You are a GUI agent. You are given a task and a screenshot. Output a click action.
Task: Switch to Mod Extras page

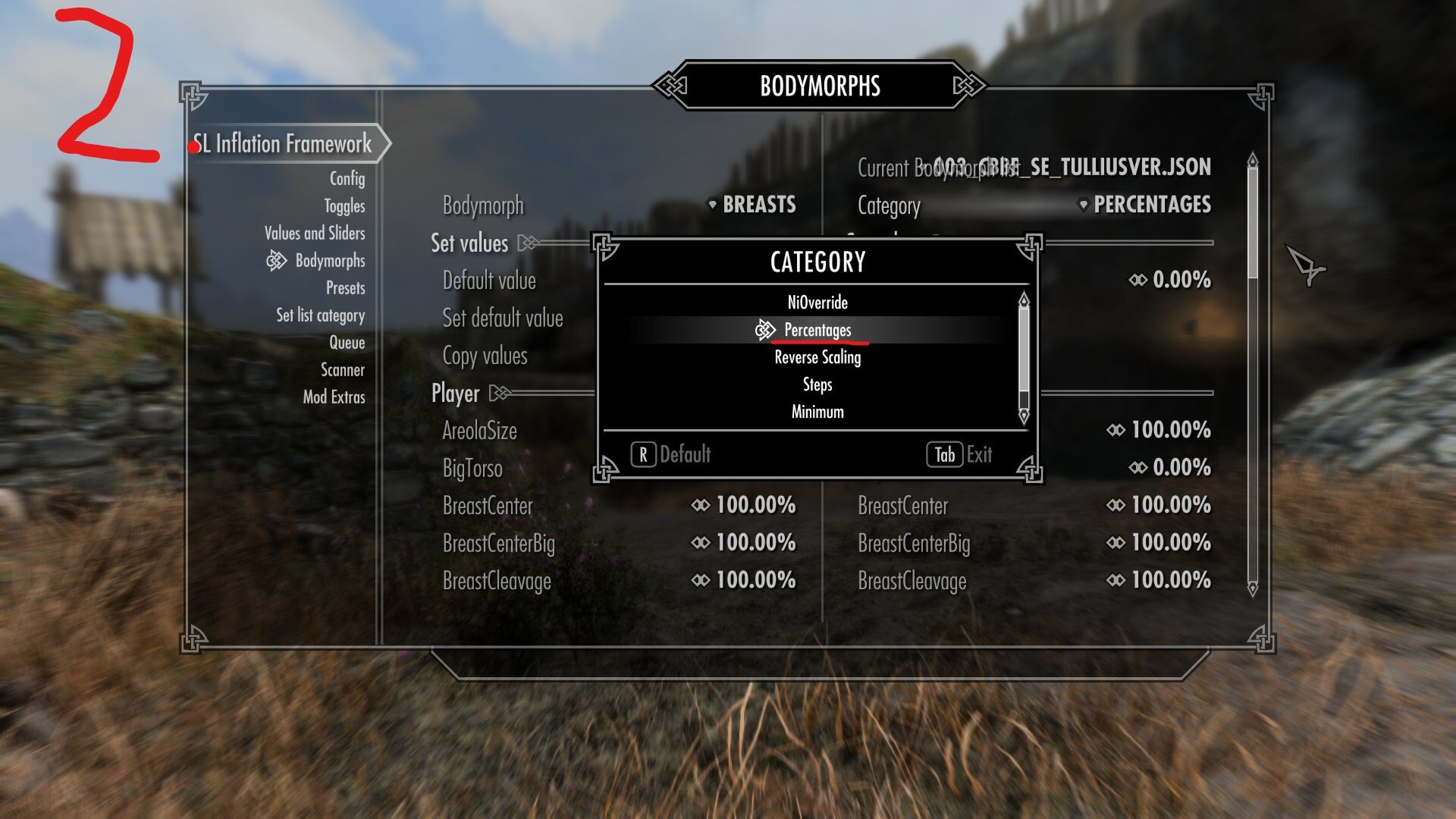point(334,397)
